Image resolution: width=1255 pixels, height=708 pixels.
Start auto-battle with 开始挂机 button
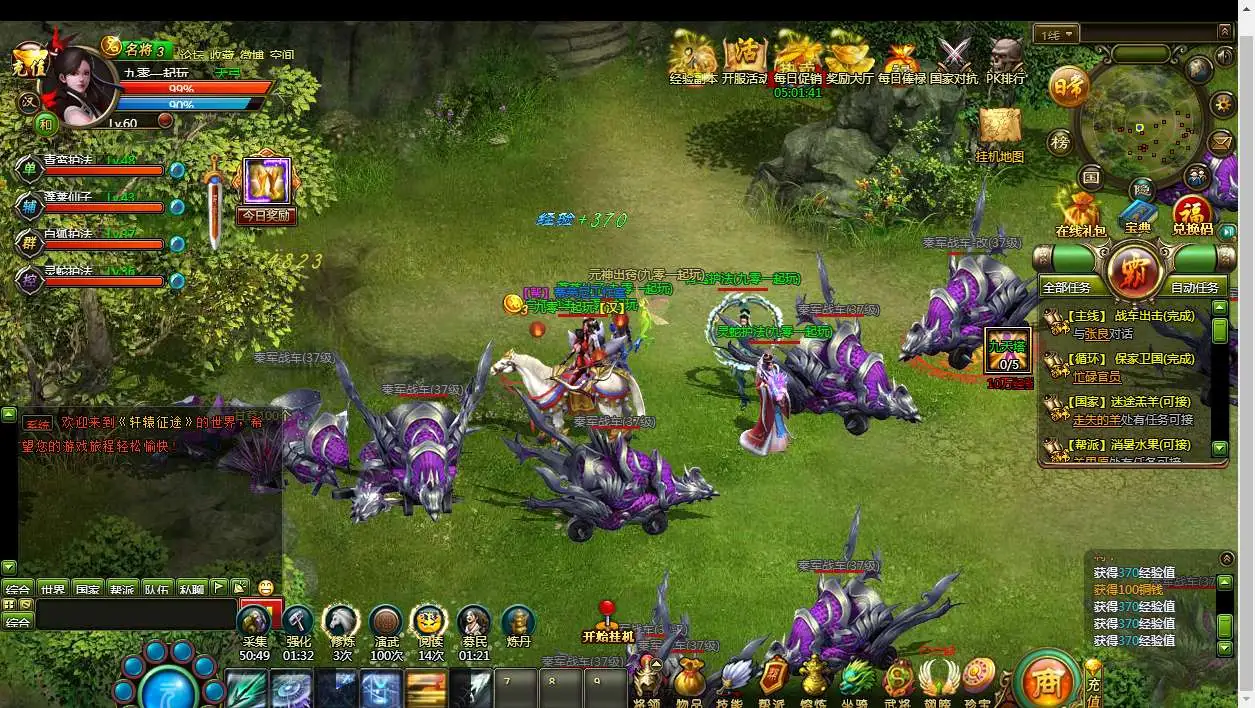pyautogui.click(x=608, y=624)
